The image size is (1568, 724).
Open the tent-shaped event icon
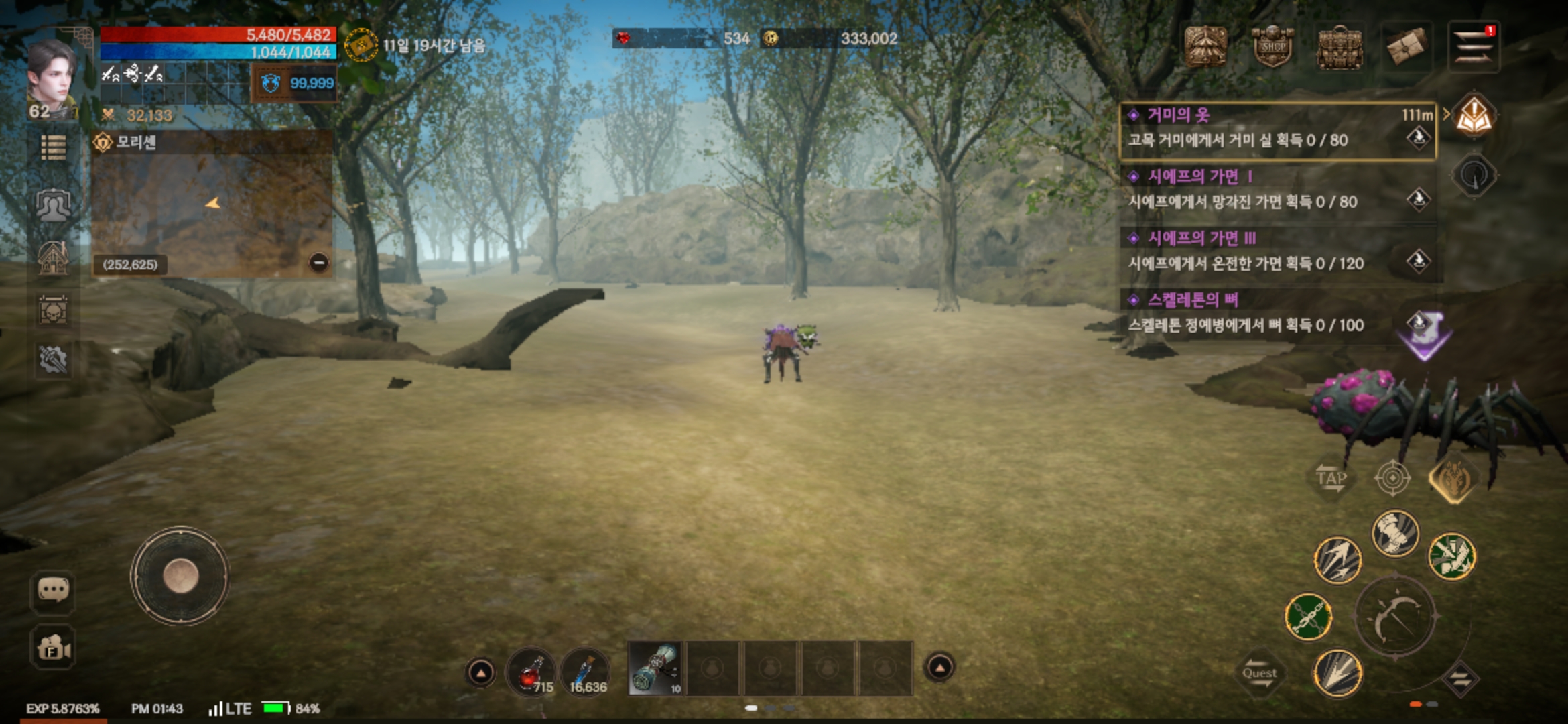coord(1205,47)
